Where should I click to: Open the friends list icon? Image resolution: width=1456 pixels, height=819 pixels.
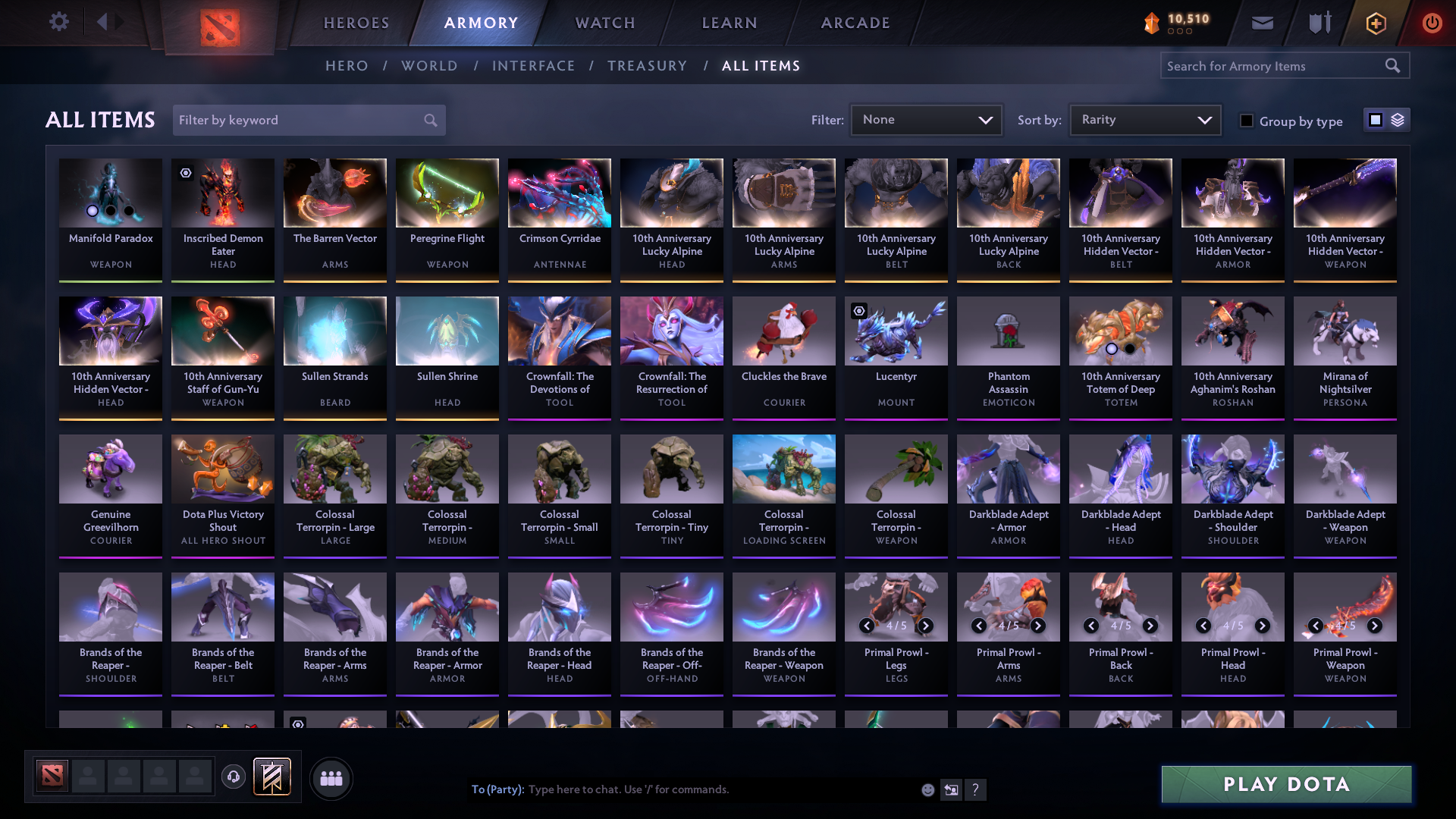(331, 778)
